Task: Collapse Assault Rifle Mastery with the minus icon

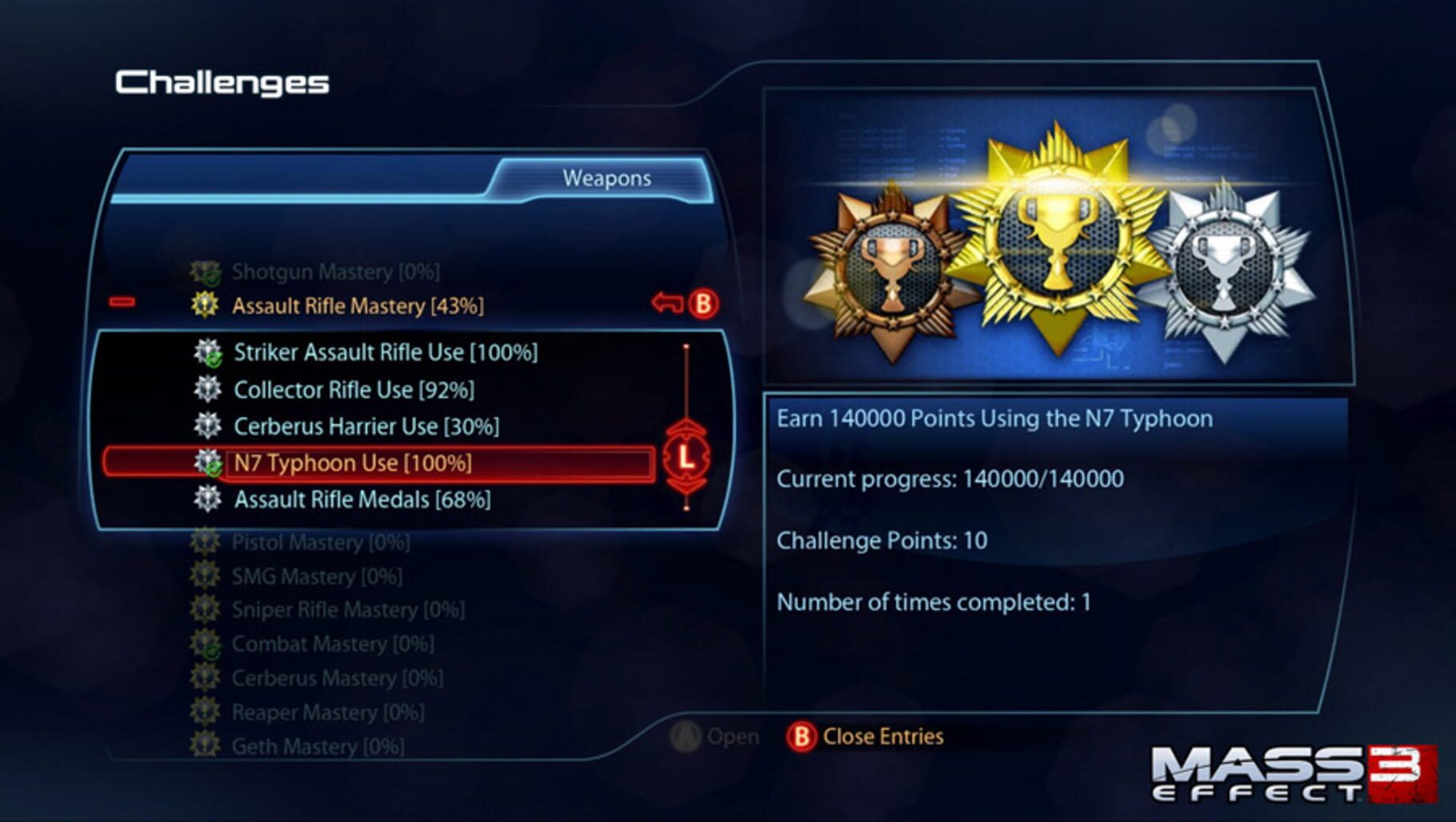Action: click(x=122, y=301)
